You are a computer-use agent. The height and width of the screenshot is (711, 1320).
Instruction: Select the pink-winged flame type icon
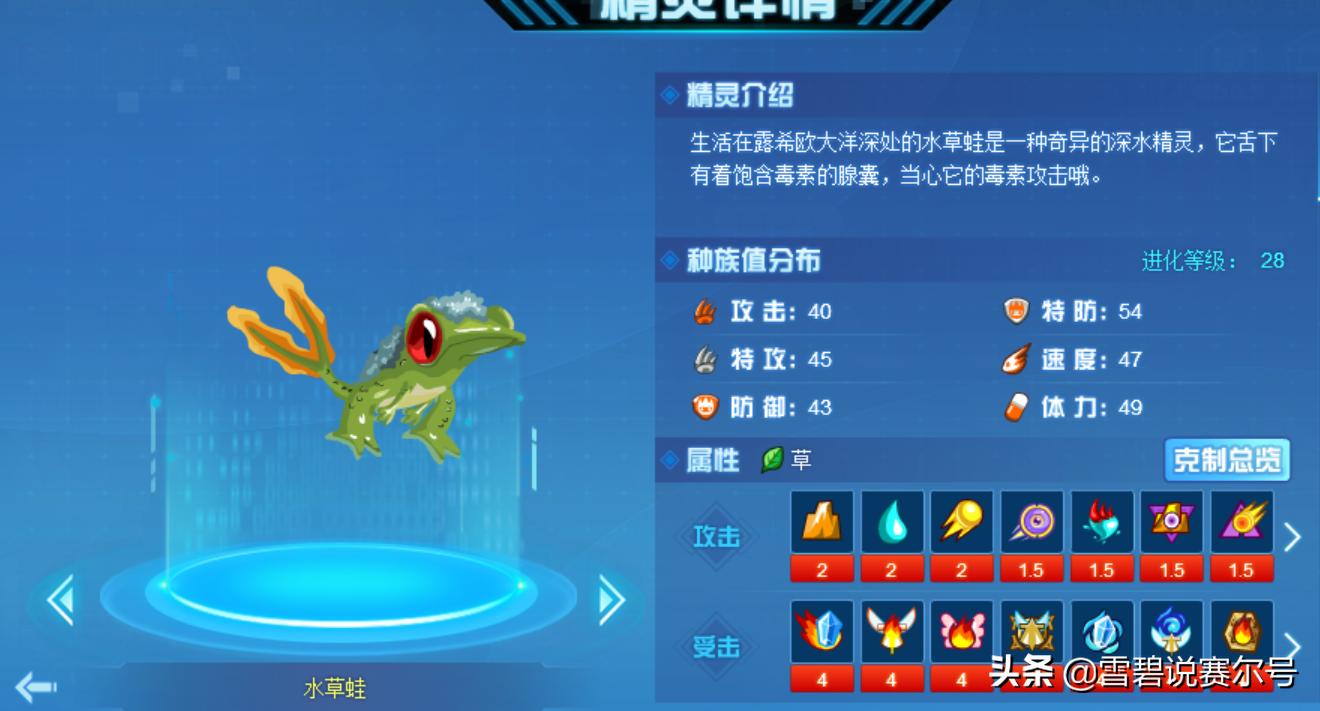pyautogui.click(x=962, y=632)
